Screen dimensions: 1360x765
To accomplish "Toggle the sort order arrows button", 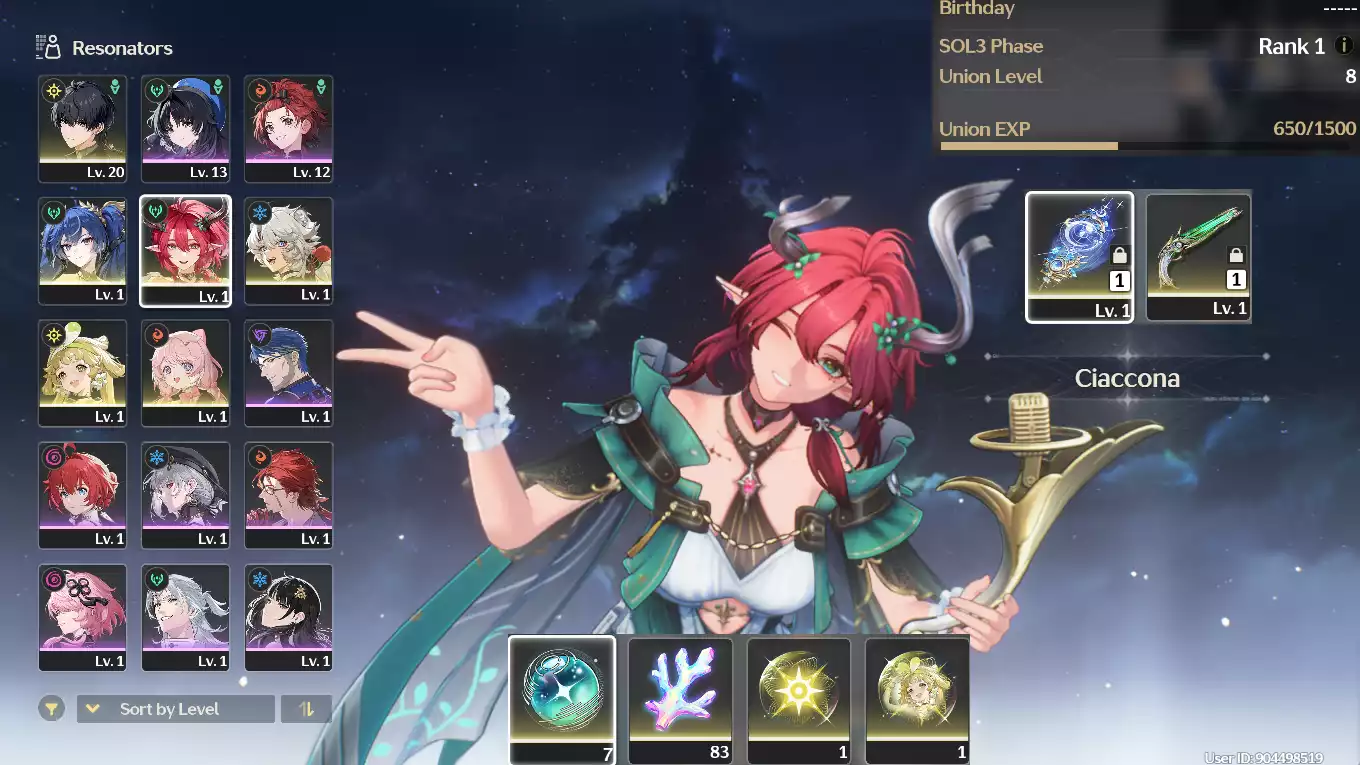I will click(306, 709).
